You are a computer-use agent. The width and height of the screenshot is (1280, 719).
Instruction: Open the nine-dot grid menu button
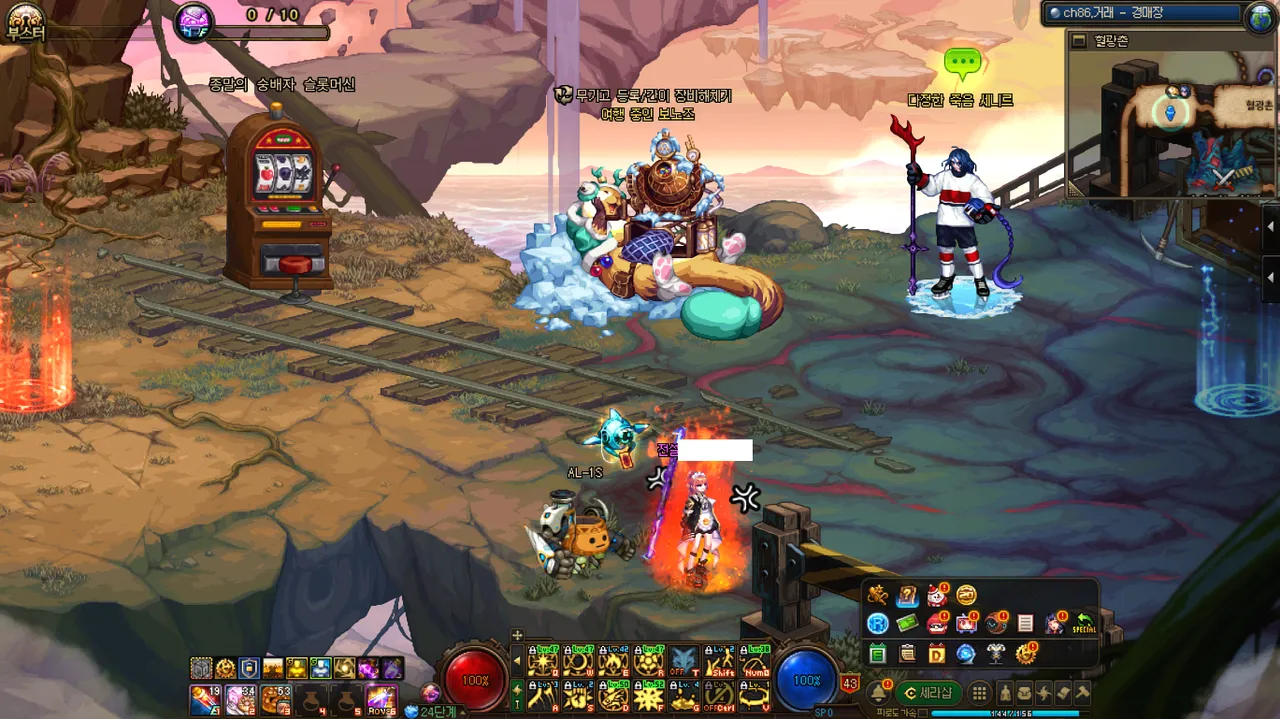(x=980, y=693)
